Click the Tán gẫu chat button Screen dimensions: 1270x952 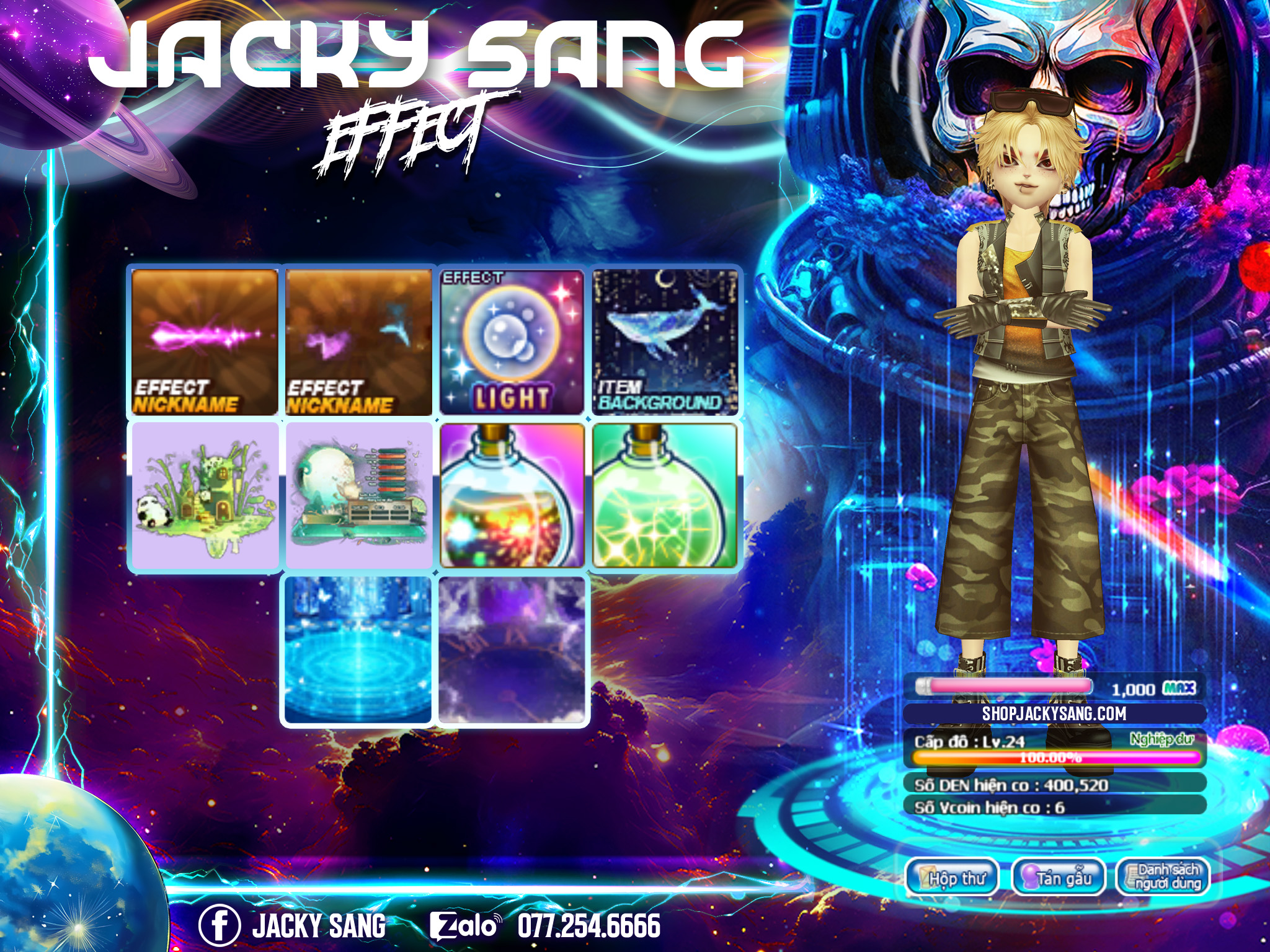click(x=1059, y=878)
